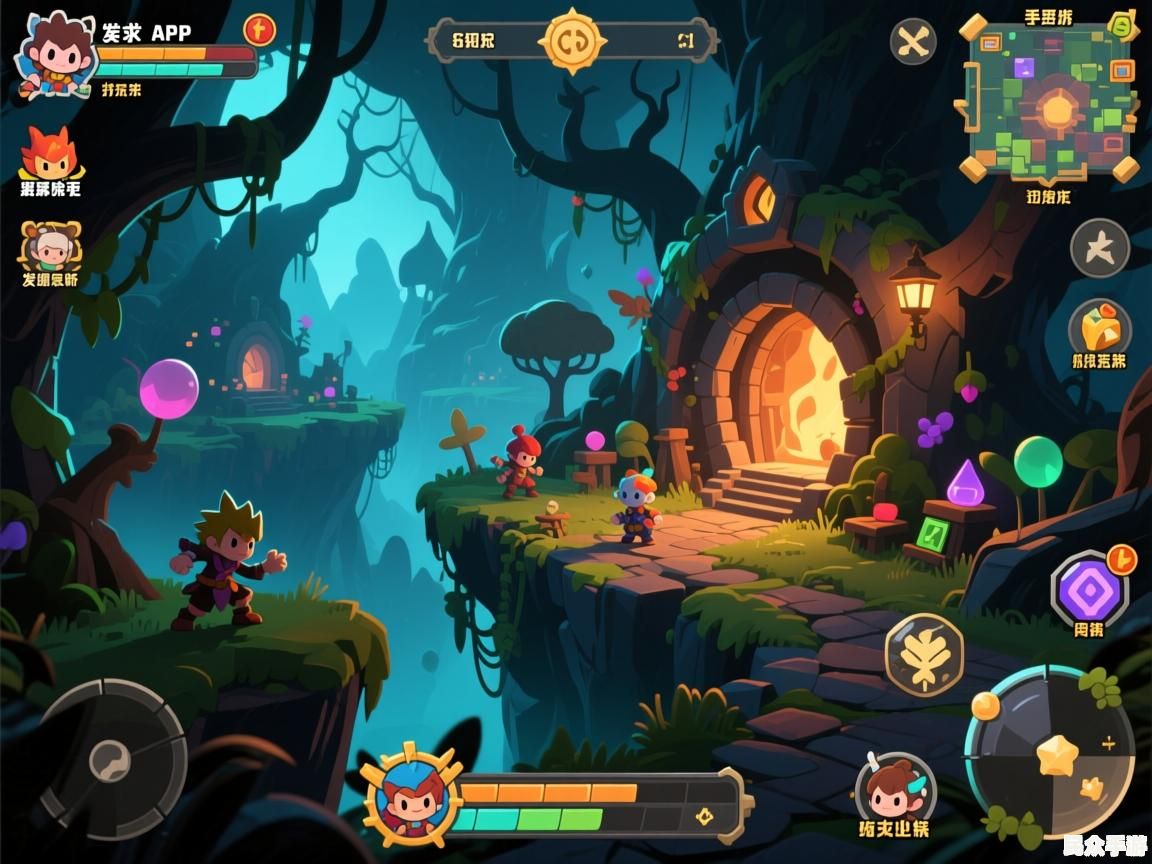Open the golden gem treasure icon
Screen dimensions: 1152x864
pos(1099,328)
